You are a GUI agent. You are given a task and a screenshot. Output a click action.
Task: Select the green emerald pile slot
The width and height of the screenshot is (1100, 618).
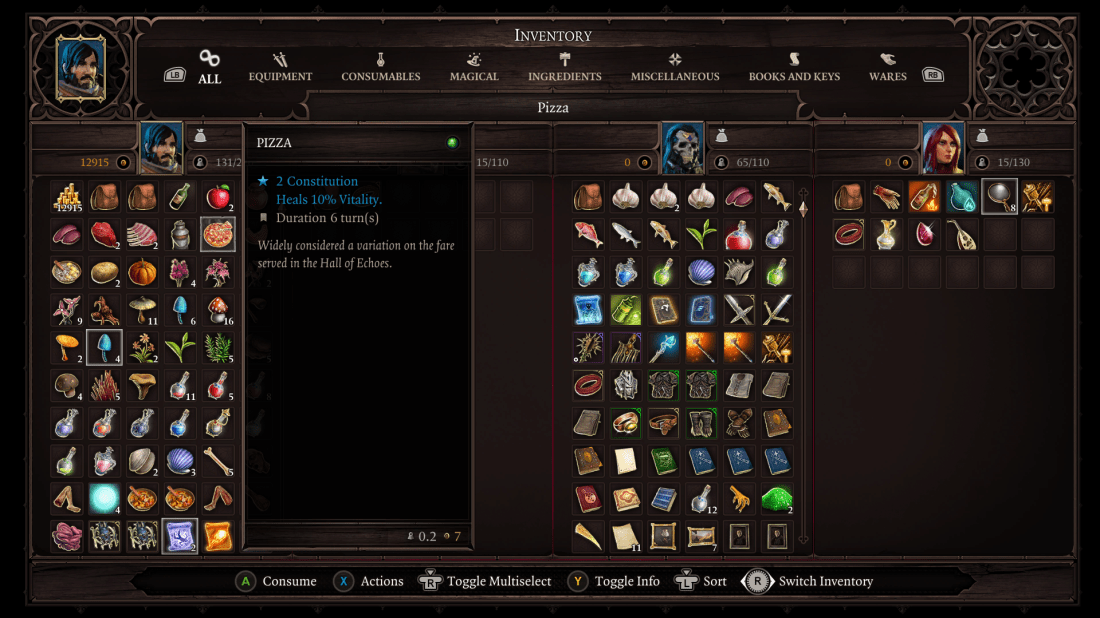point(776,498)
